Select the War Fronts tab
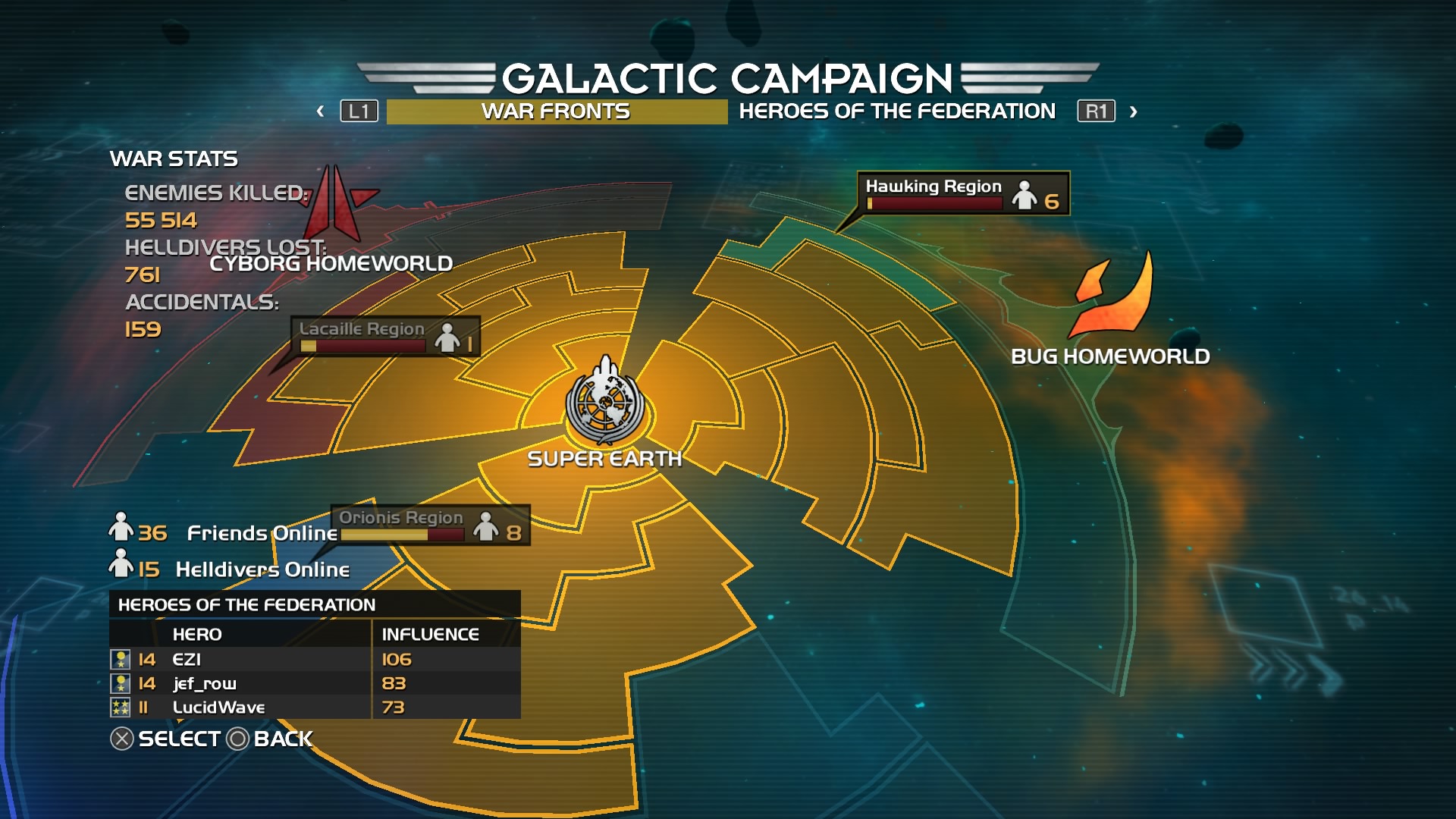The image size is (1456, 819). [x=556, y=111]
